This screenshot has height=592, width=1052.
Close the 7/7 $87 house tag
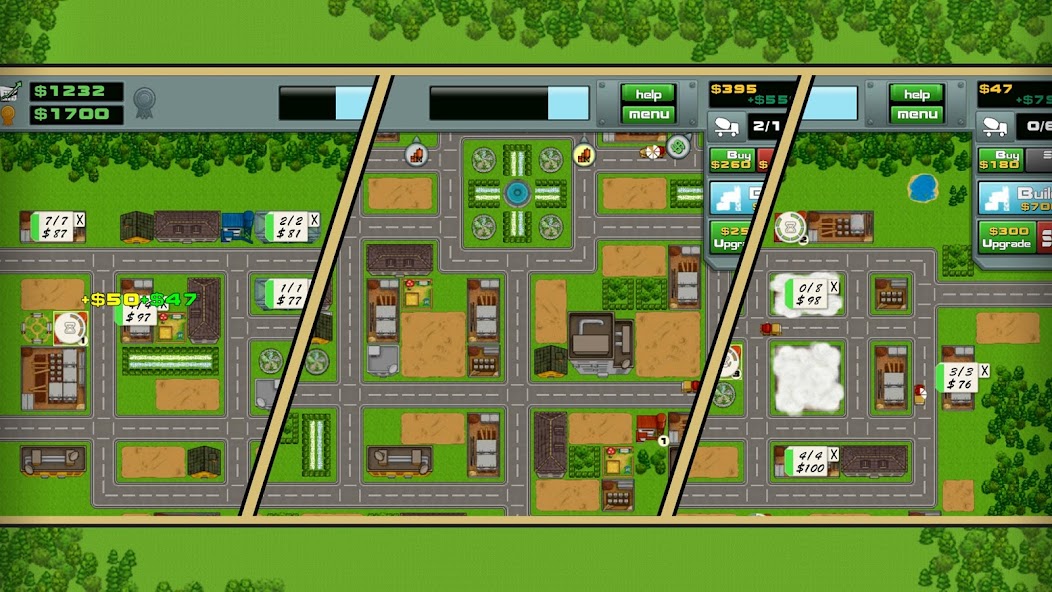click(80, 219)
